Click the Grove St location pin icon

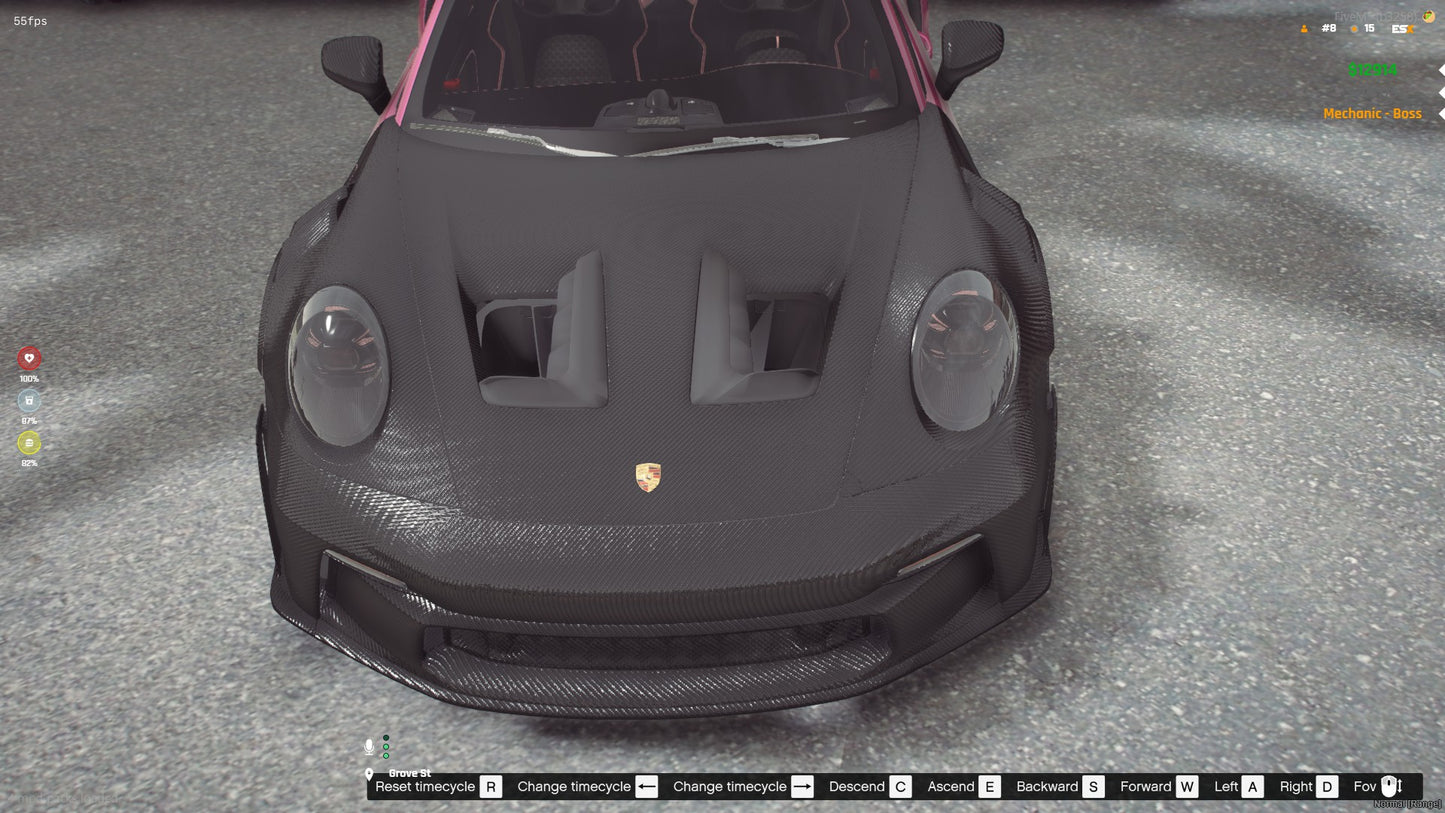tap(369, 773)
